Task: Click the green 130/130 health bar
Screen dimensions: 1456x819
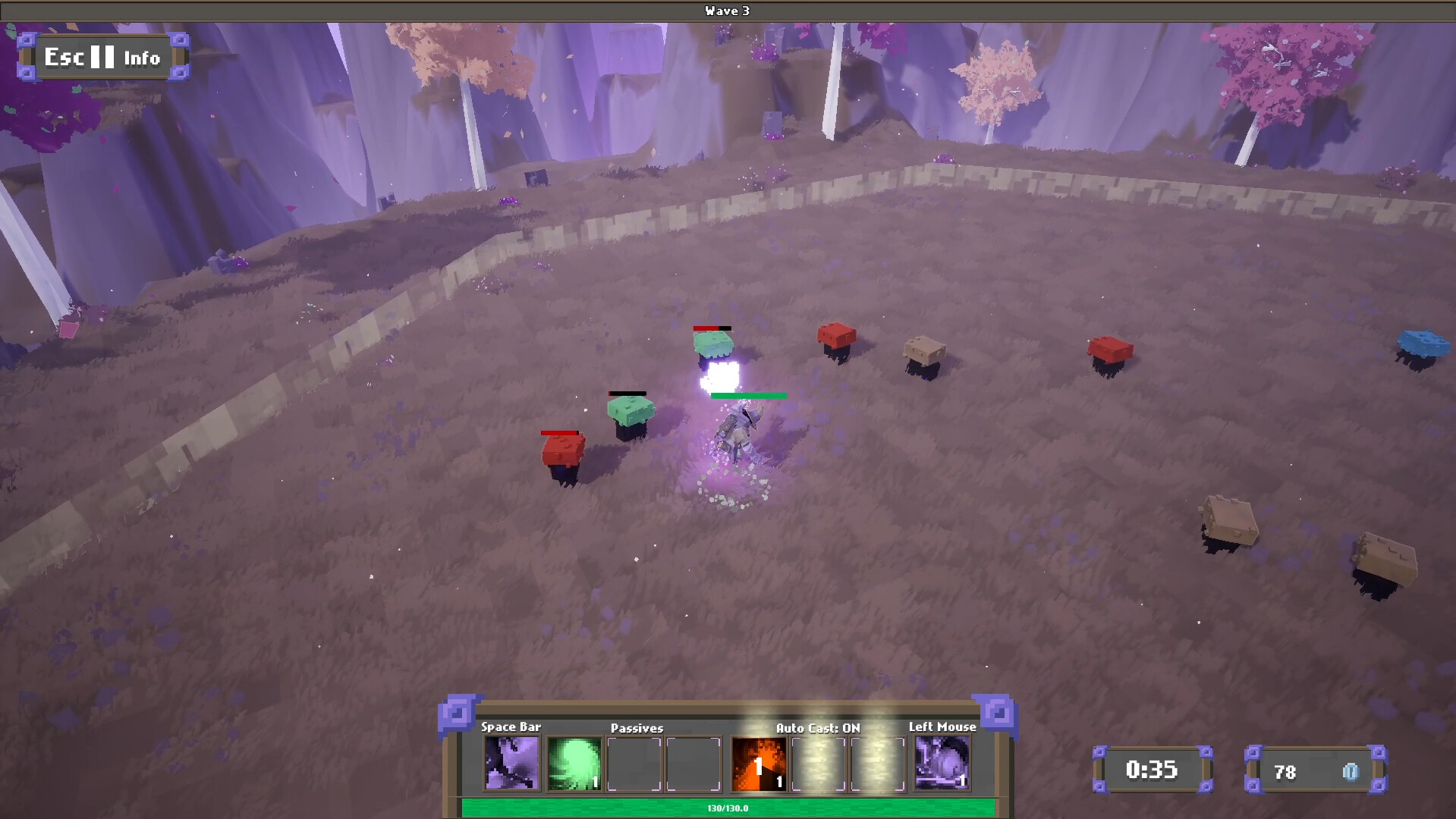Action: (728, 808)
